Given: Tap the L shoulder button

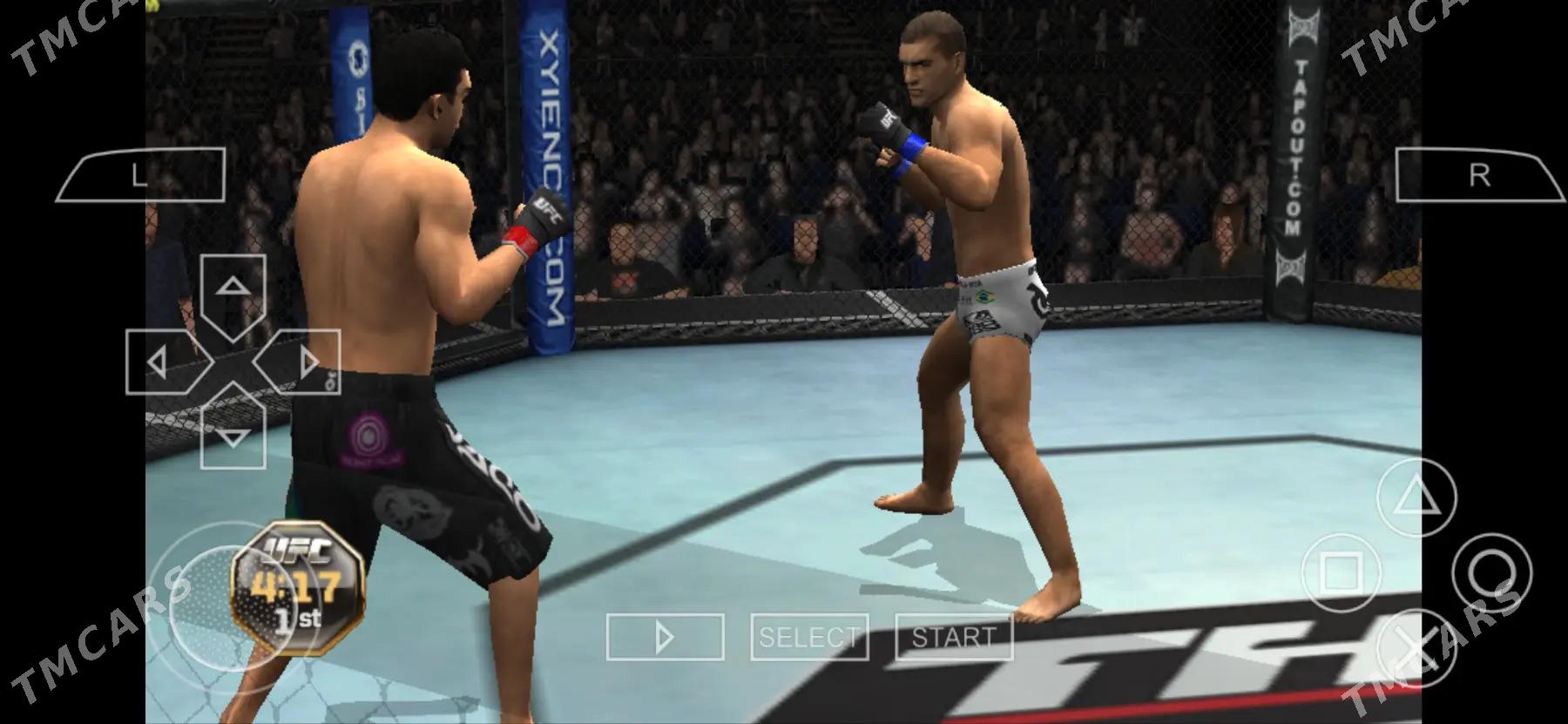Looking at the screenshot, I should 141,175.
